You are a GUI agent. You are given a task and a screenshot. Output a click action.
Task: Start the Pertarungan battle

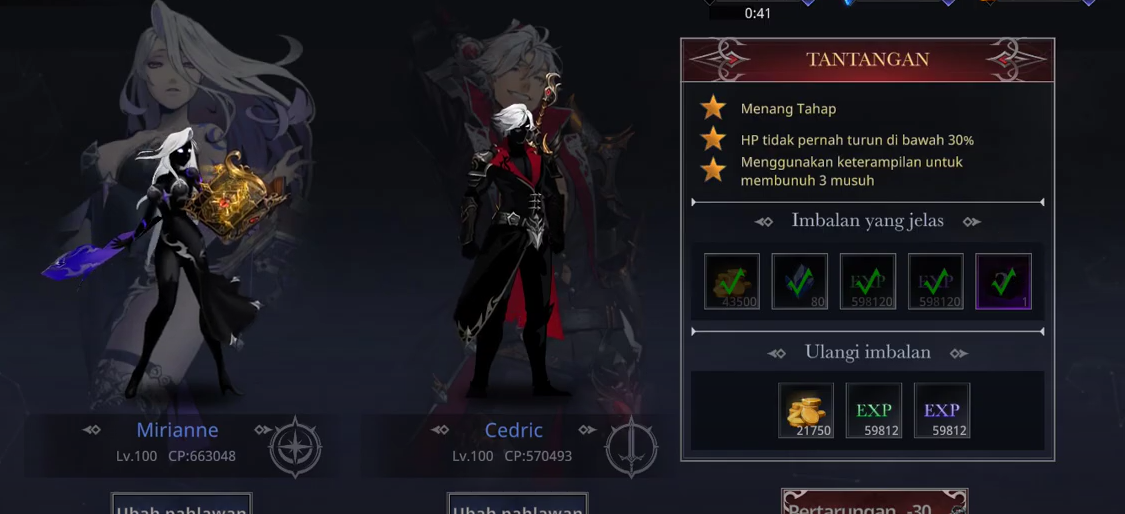[874, 504]
